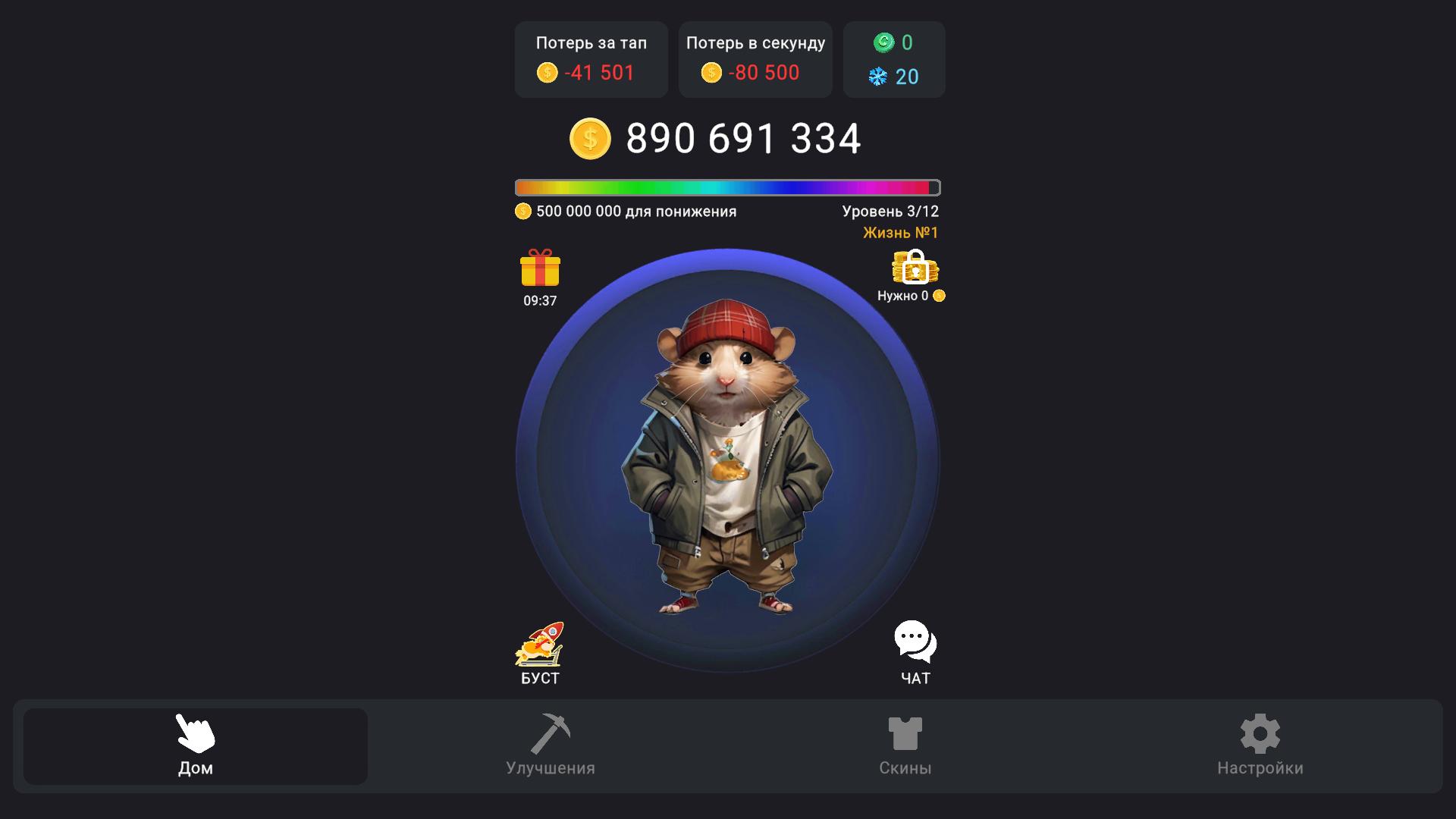
Task: Click the 'Жизнь №1' label
Action: [899, 233]
